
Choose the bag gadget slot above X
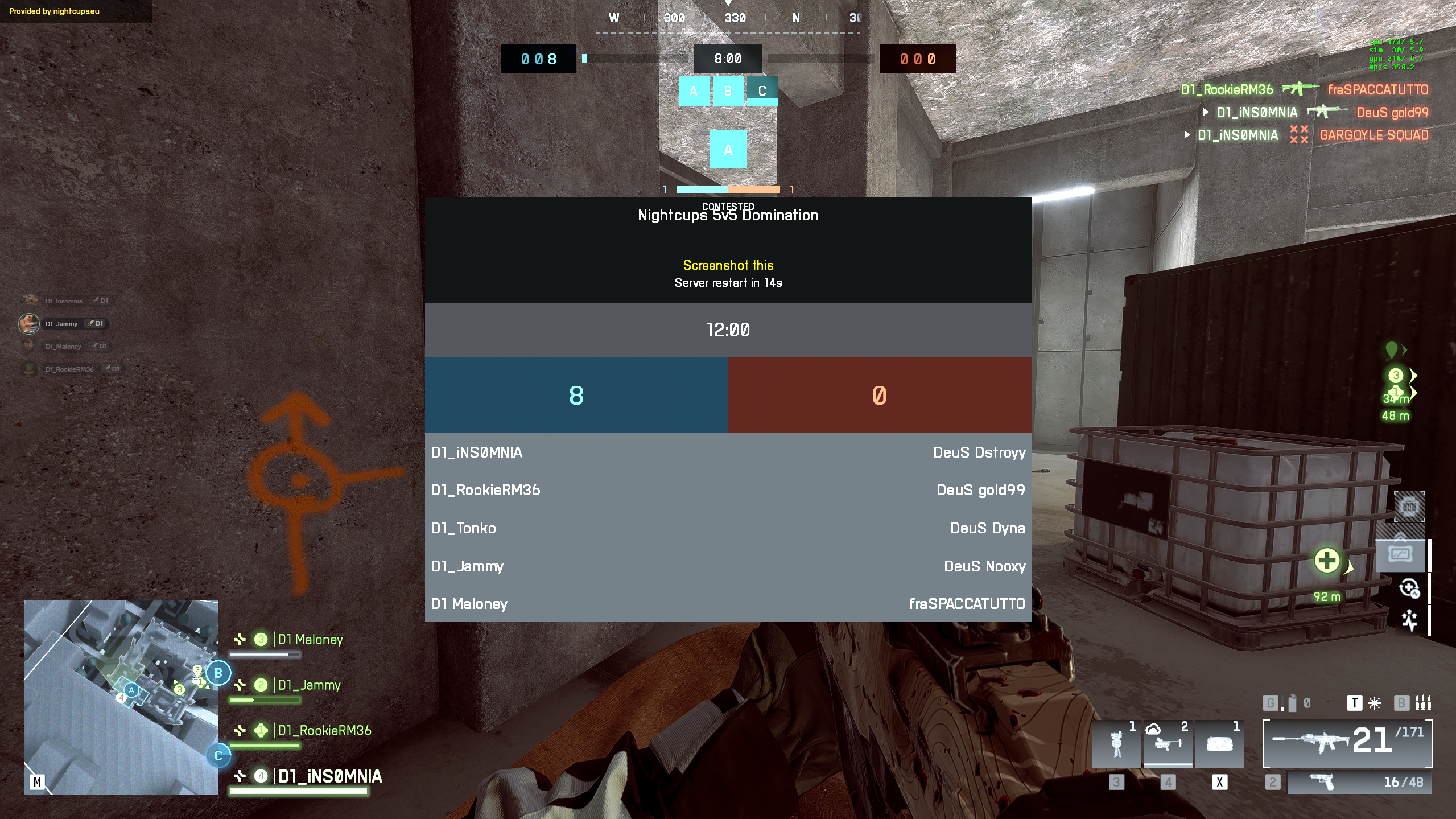coord(1219,743)
